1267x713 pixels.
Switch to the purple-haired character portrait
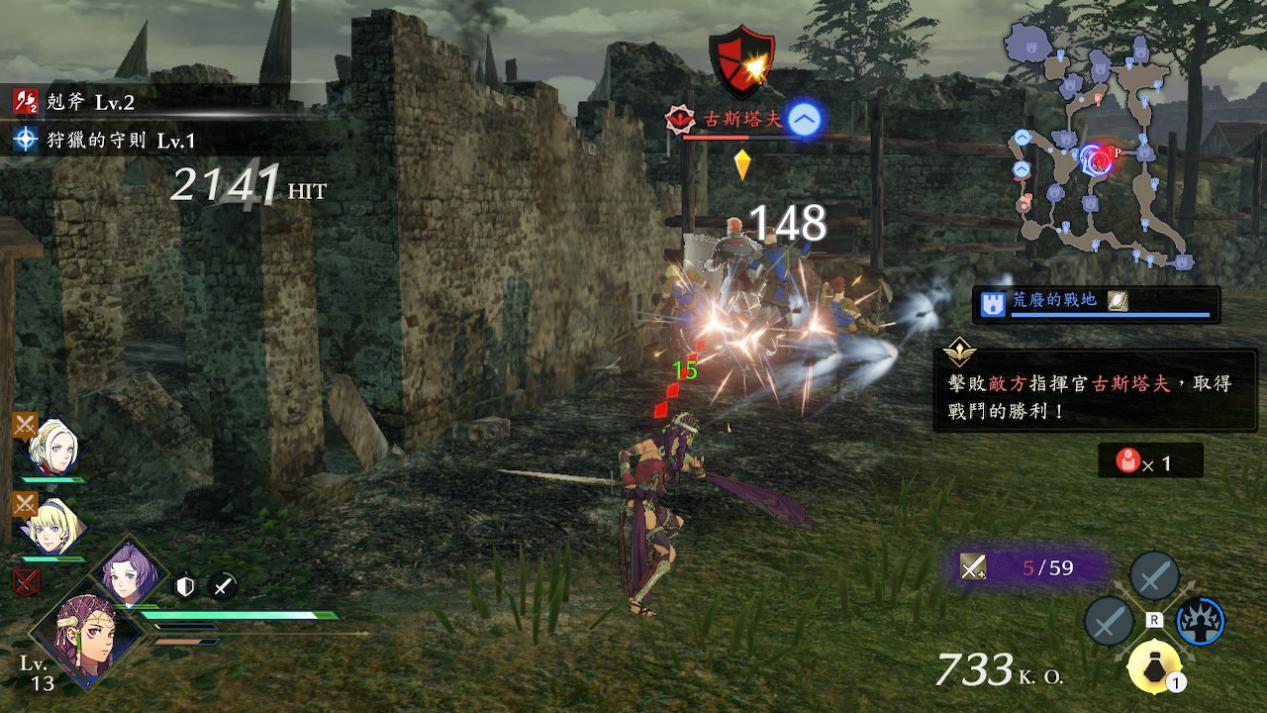tap(130, 572)
